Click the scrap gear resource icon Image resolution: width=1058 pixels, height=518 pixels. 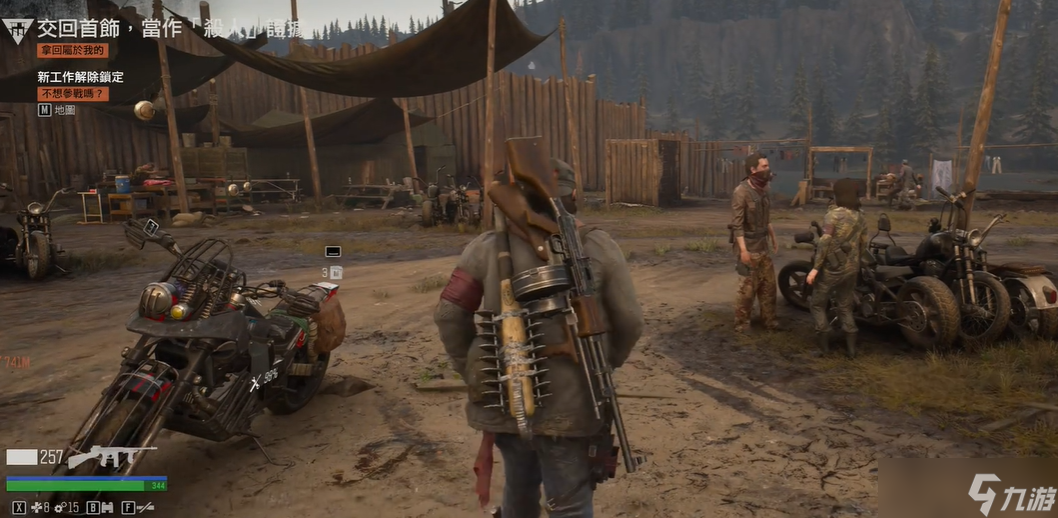click(59, 508)
